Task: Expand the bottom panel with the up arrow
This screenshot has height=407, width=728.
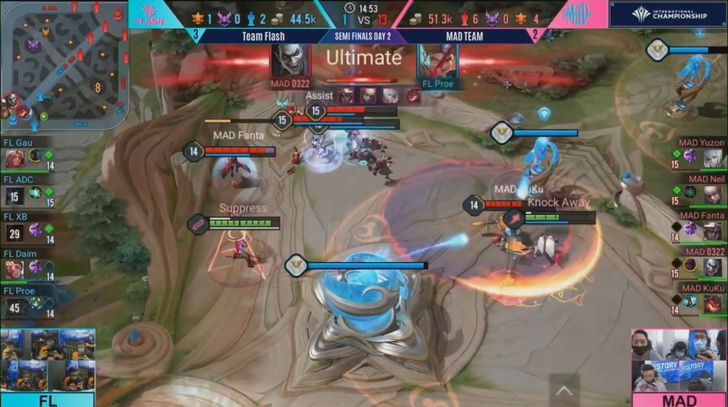Action: coord(564,390)
